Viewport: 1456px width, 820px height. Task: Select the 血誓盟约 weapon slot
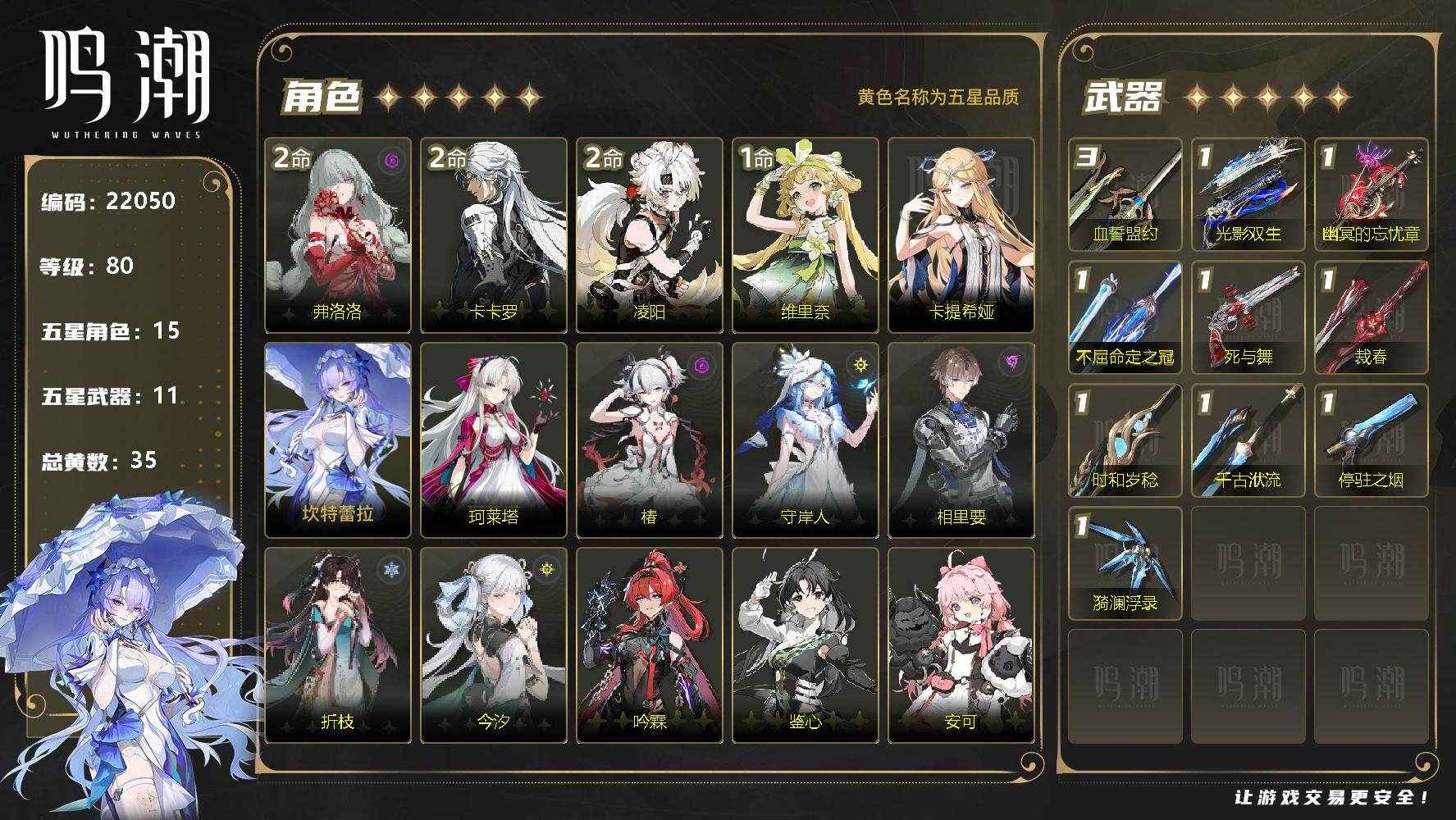coord(1125,194)
